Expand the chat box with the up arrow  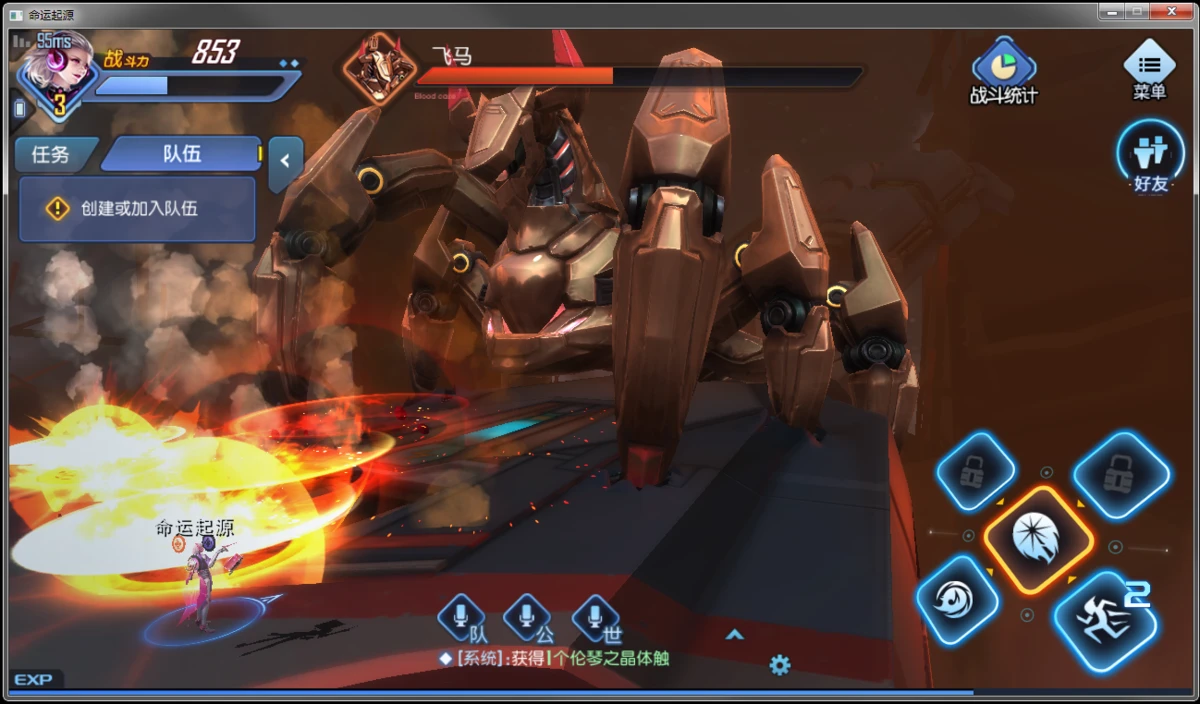pyautogui.click(x=735, y=634)
